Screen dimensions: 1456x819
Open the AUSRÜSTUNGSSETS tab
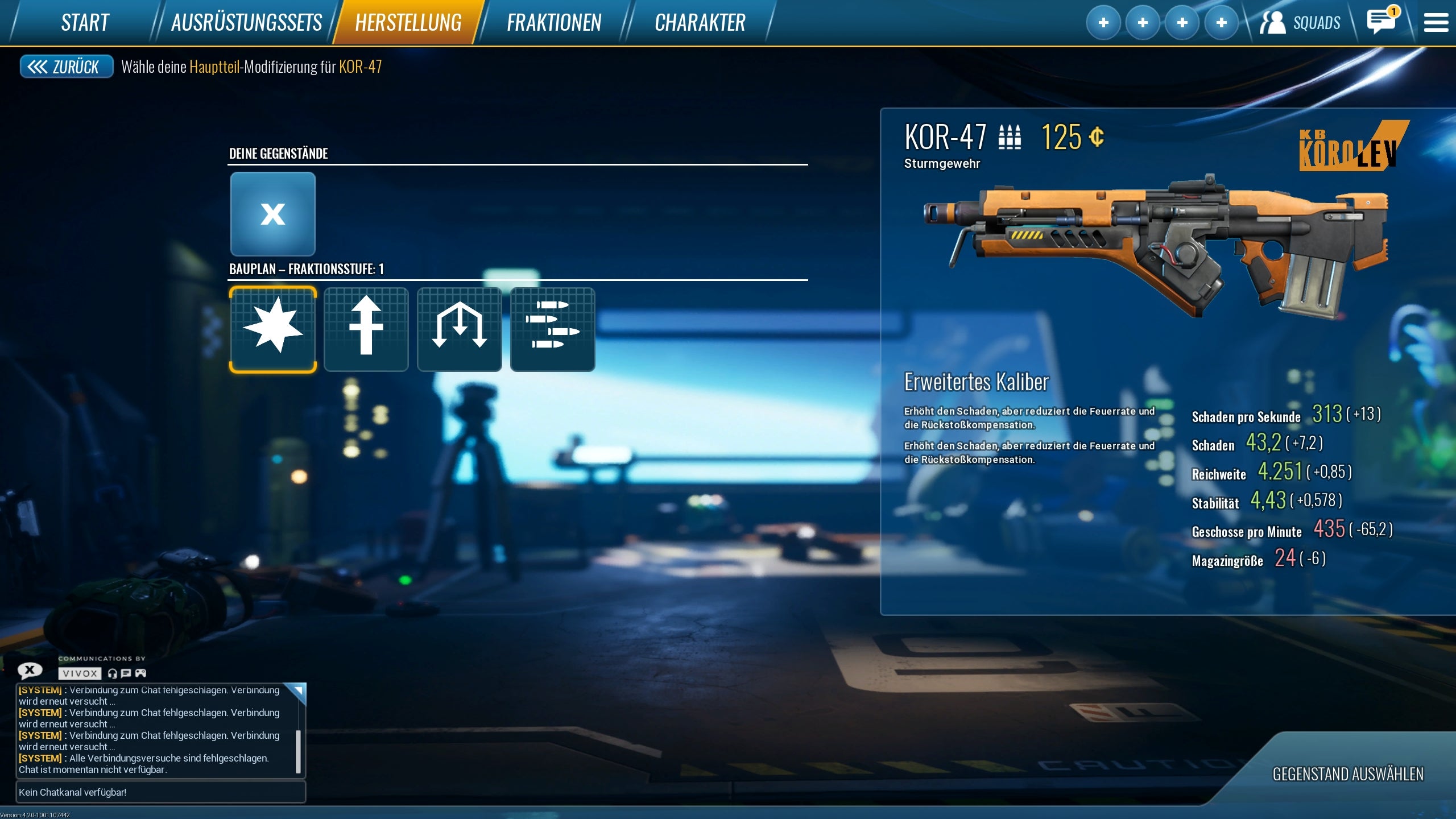point(246,23)
